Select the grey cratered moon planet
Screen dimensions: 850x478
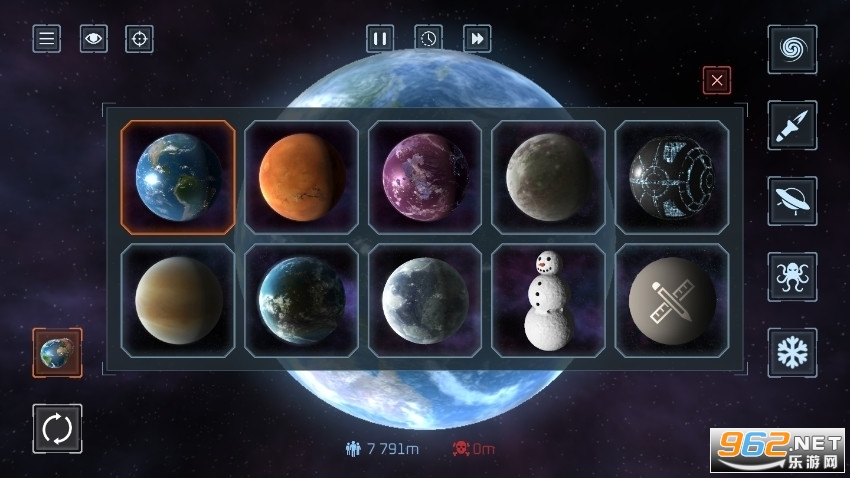click(x=548, y=178)
